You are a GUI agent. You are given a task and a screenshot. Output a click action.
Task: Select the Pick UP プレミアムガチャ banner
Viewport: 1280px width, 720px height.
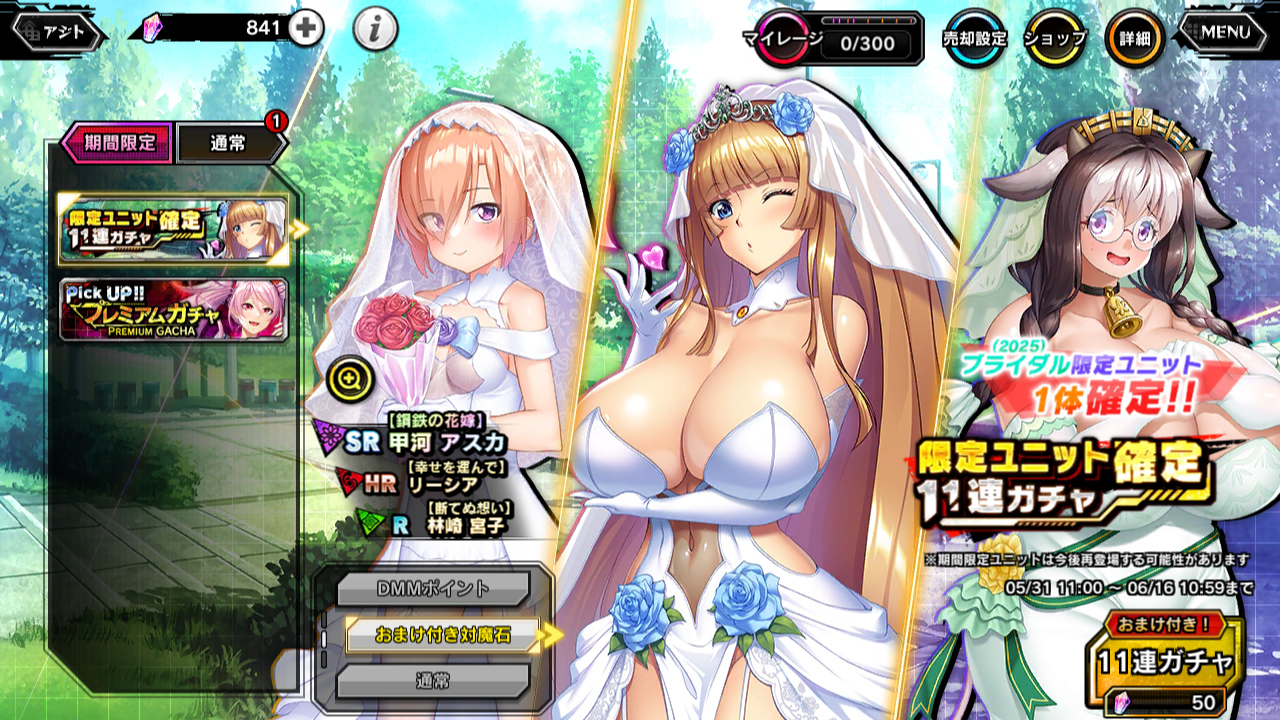tap(174, 310)
